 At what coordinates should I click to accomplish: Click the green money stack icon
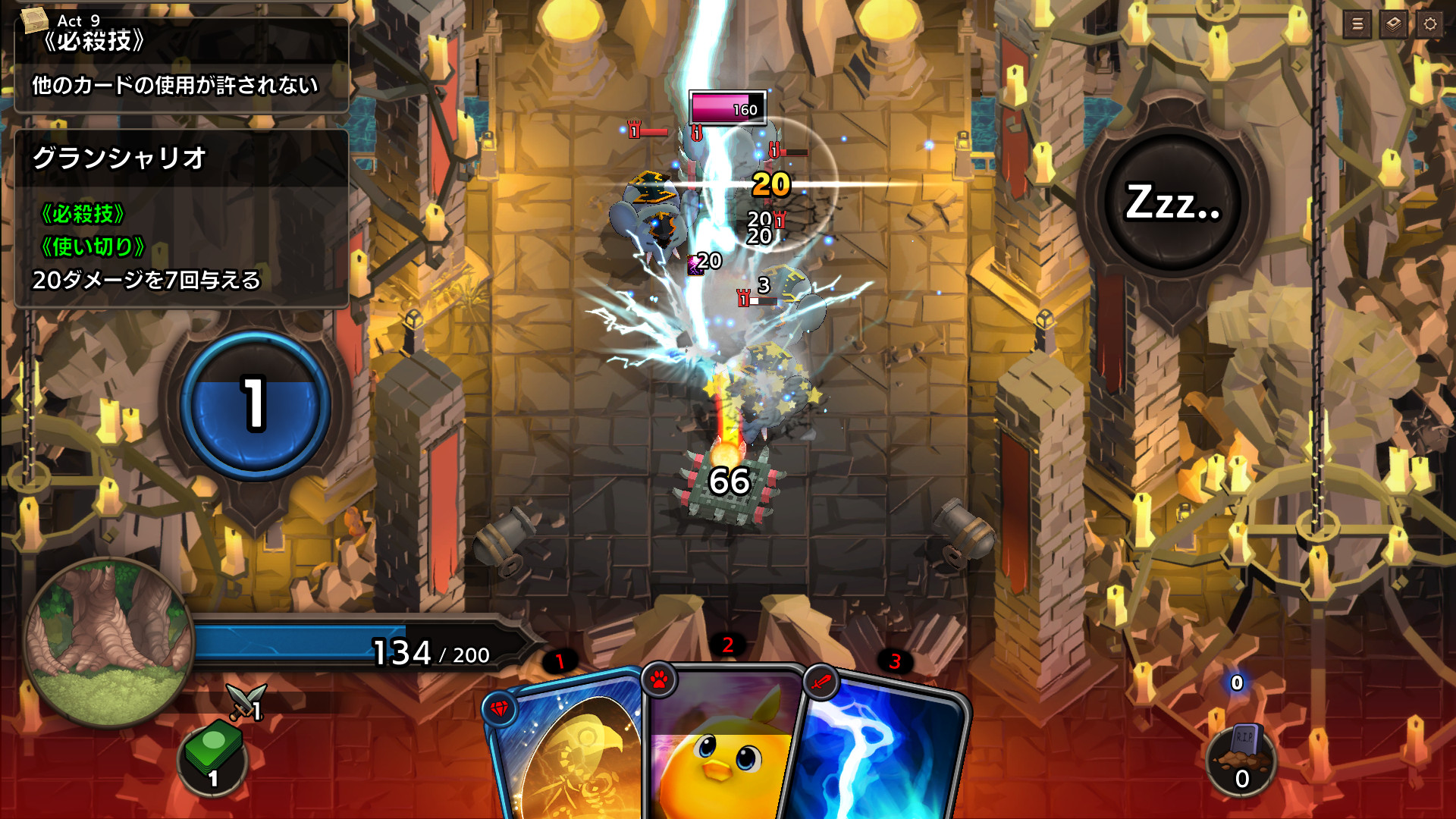pyautogui.click(x=215, y=757)
